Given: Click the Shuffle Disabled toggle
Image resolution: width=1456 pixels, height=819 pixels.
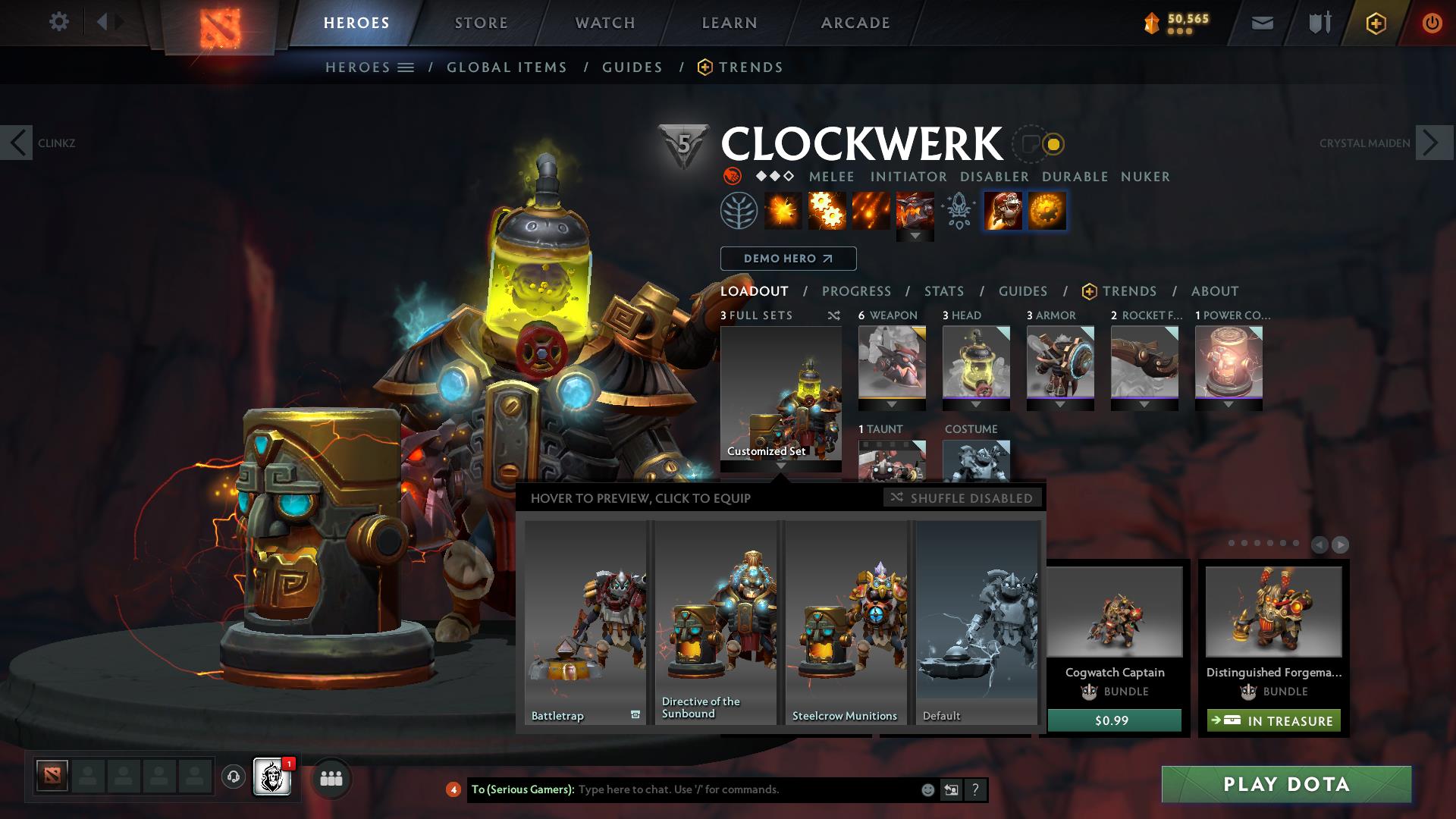Looking at the screenshot, I should point(962,498).
